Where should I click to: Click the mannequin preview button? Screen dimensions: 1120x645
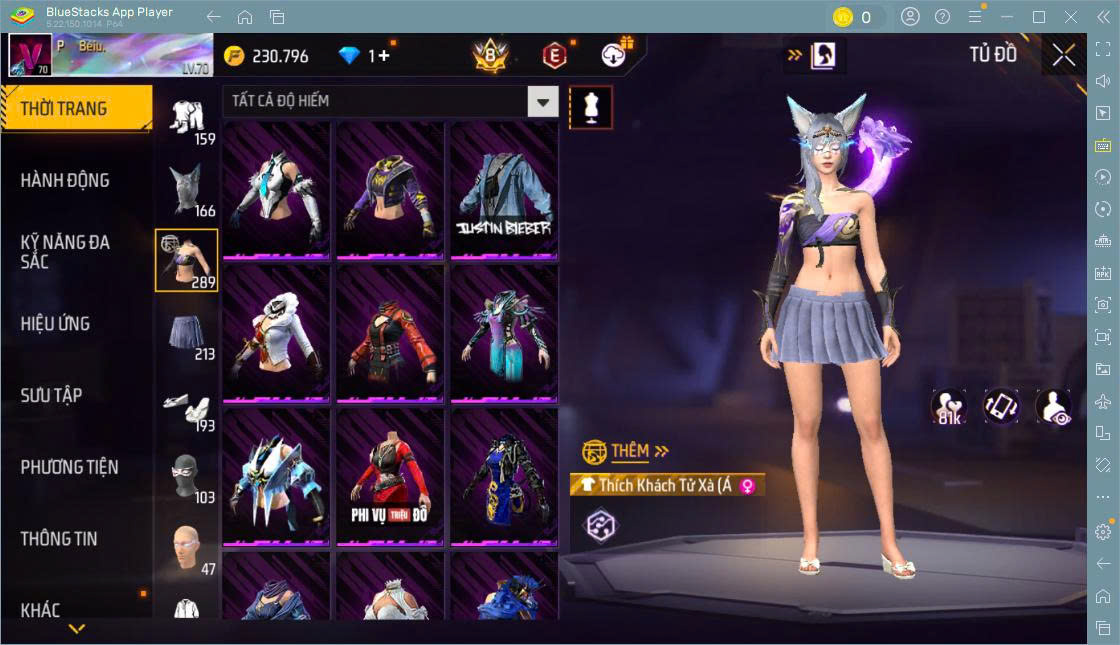[591, 107]
